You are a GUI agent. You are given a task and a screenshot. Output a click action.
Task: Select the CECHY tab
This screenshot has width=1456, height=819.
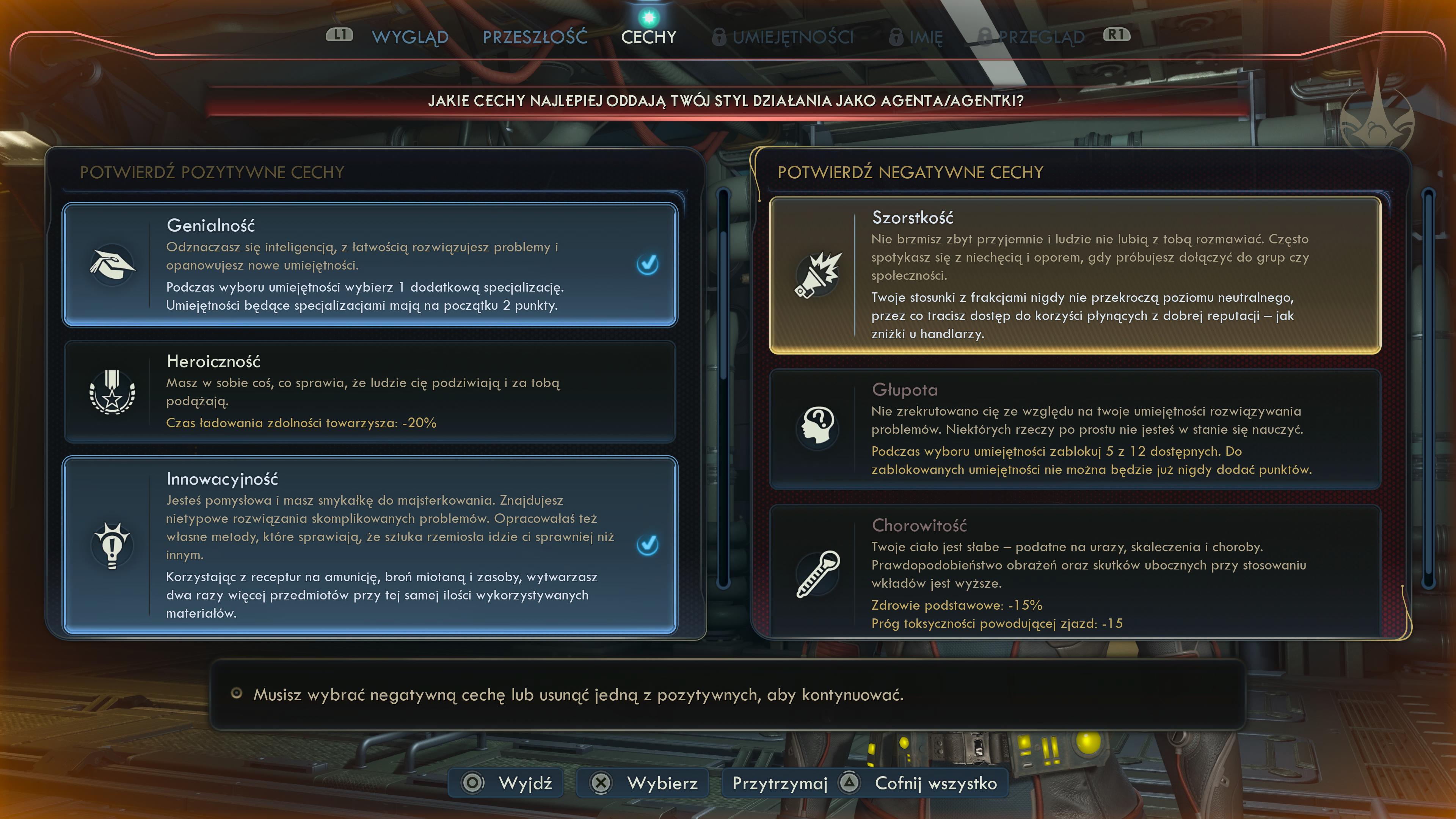tap(648, 37)
